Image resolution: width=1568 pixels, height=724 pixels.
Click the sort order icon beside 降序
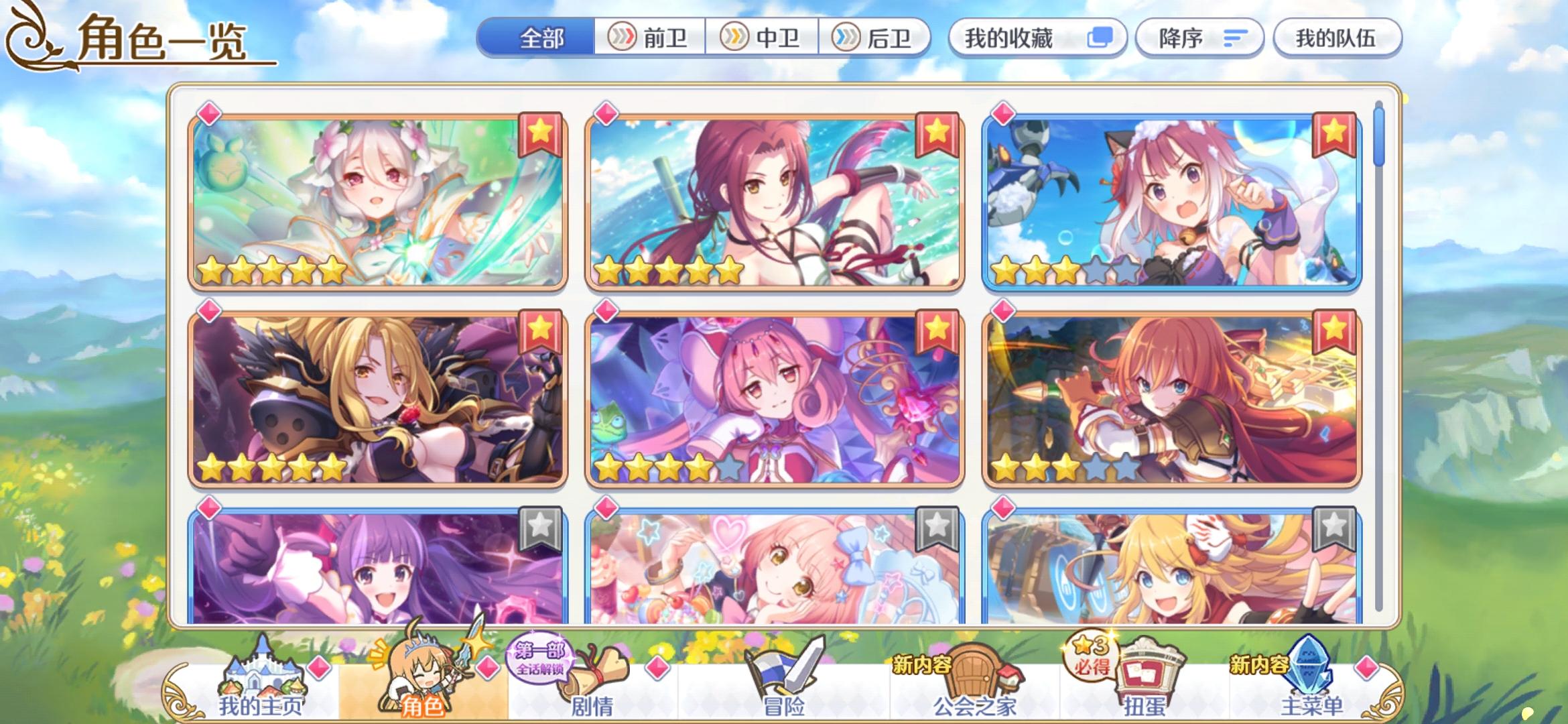coord(1234,38)
